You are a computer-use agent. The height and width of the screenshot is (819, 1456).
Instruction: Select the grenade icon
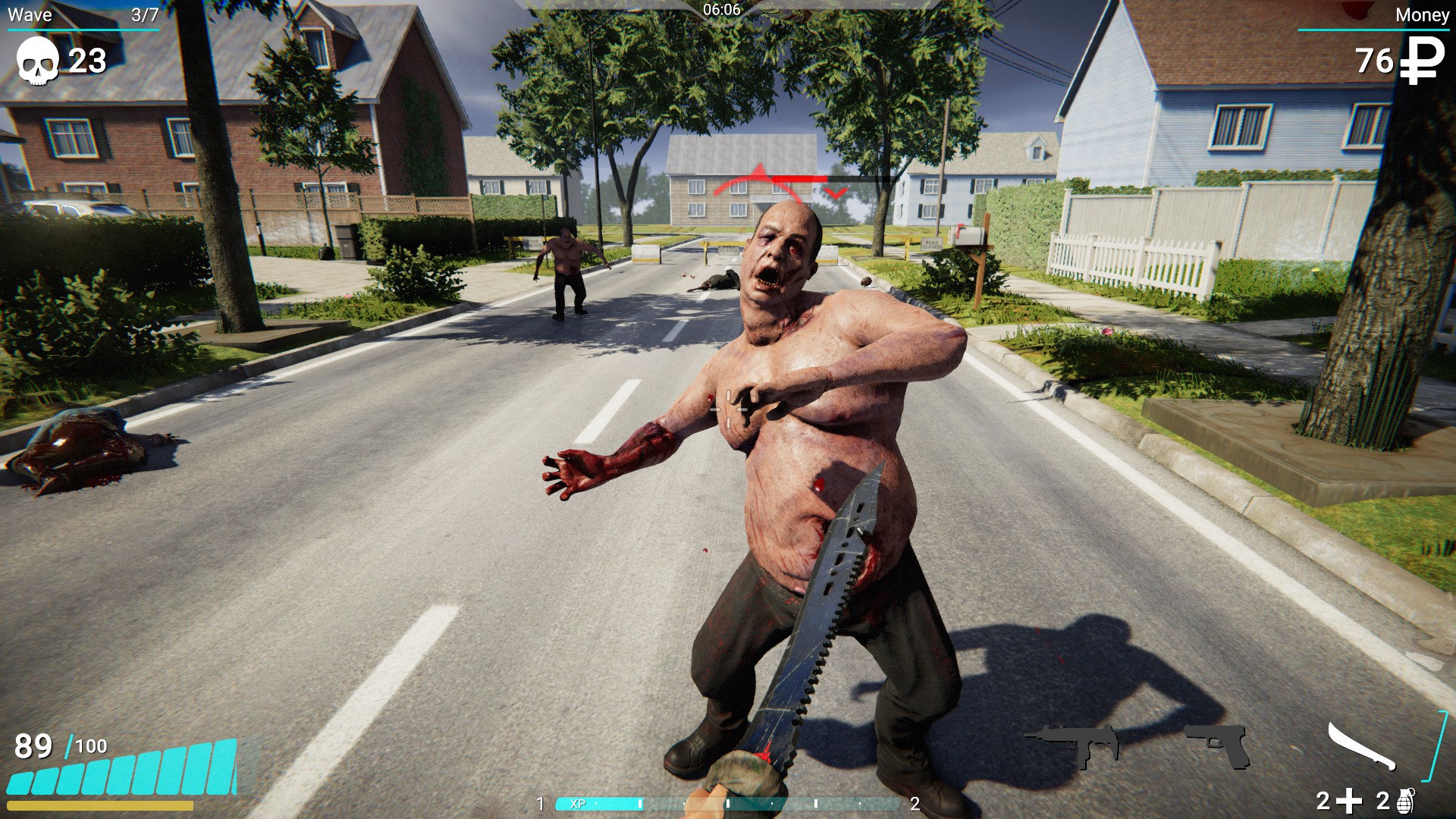click(1405, 801)
